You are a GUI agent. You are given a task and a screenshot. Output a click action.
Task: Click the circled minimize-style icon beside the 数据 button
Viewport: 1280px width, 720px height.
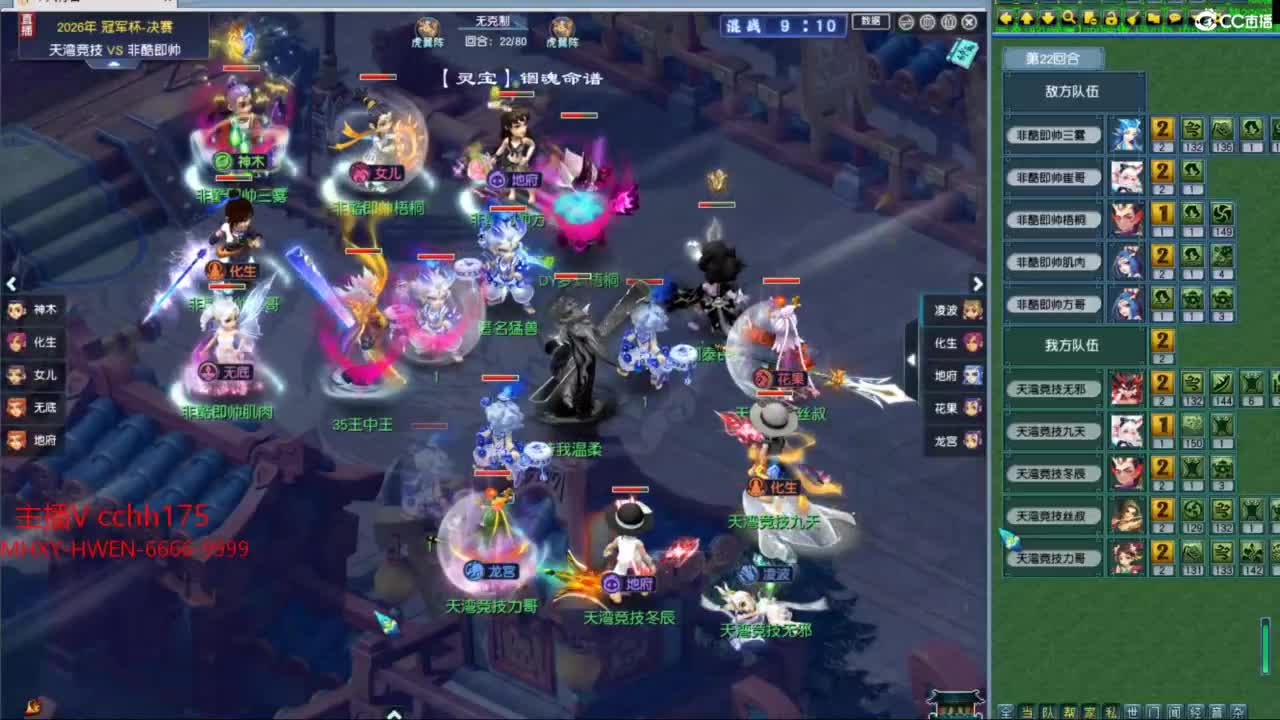tap(905, 22)
